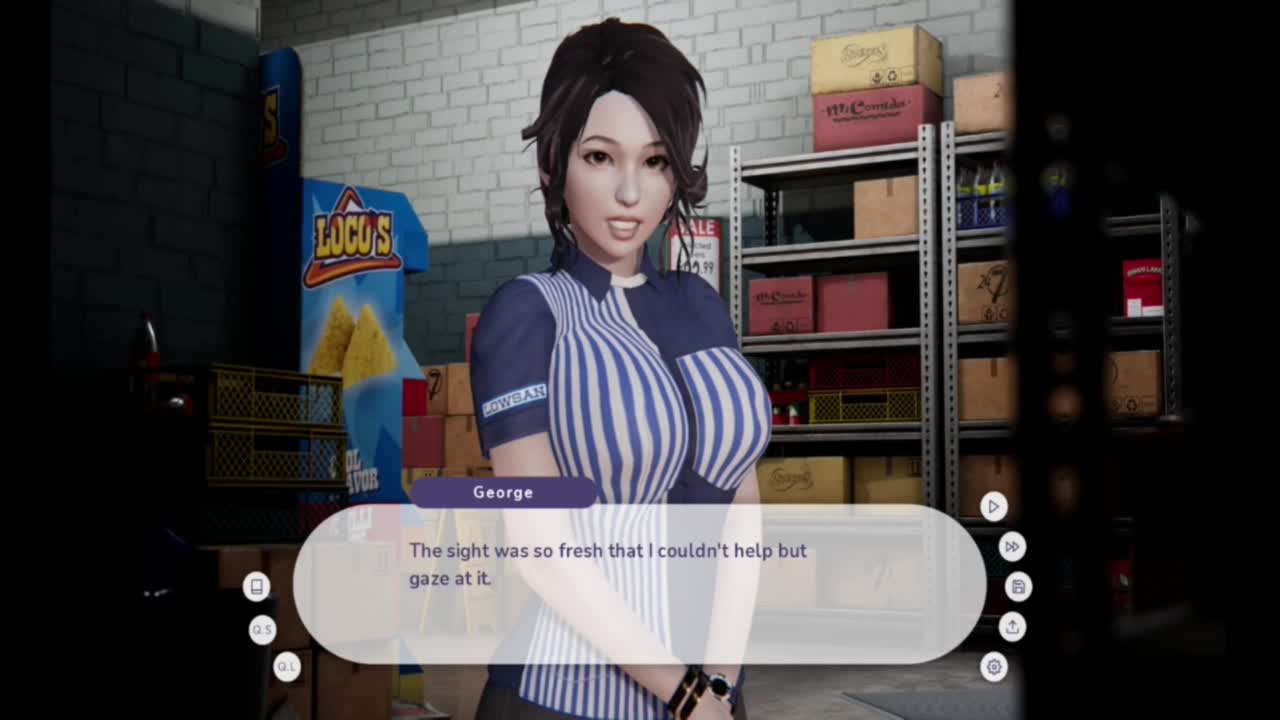Open settings with the gear icon
The width and height of the screenshot is (1280, 720).
pos(993,667)
